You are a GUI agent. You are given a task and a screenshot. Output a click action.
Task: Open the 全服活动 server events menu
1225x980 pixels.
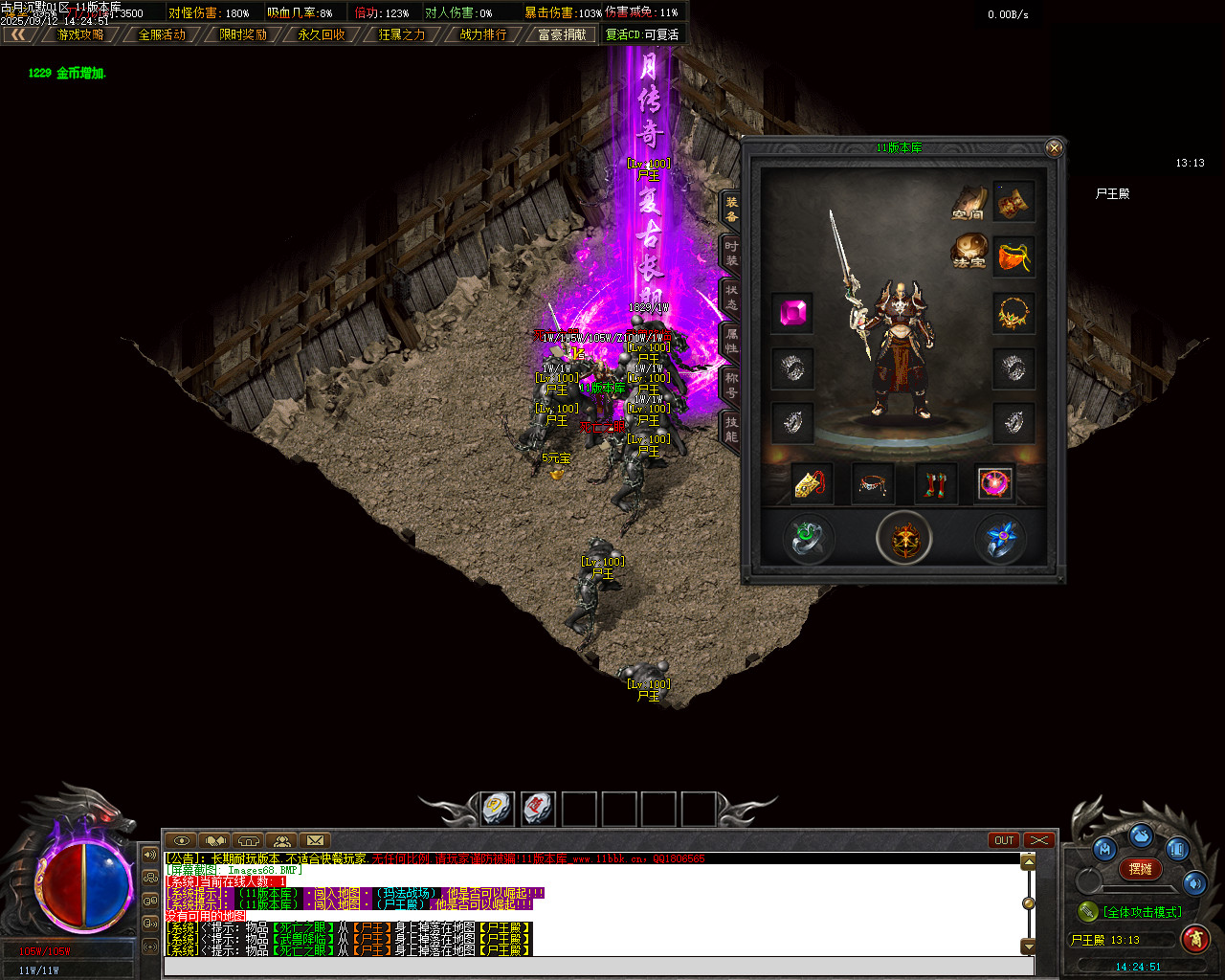point(162,34)
